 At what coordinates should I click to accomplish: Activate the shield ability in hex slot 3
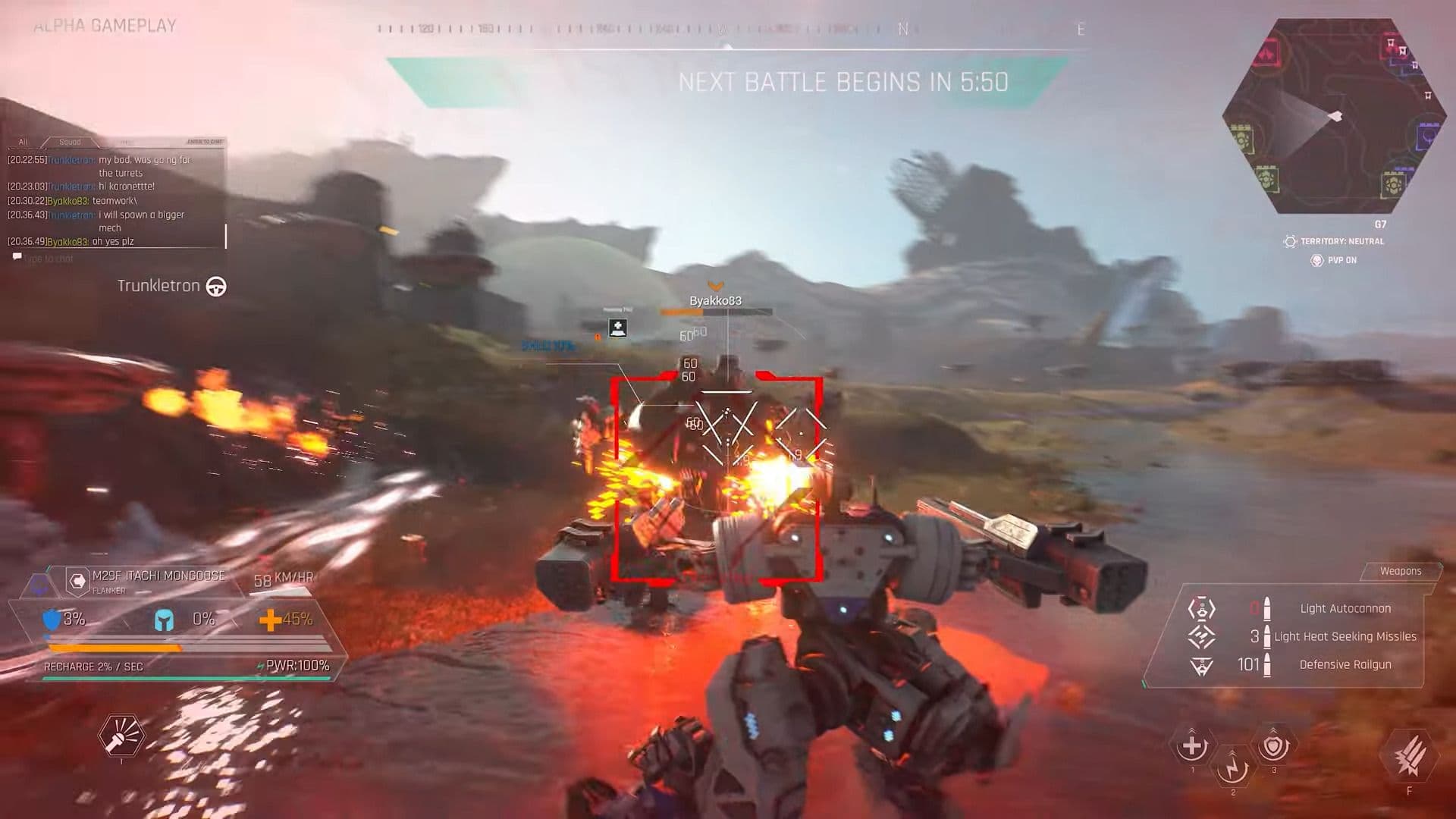tap(1274, 747)
